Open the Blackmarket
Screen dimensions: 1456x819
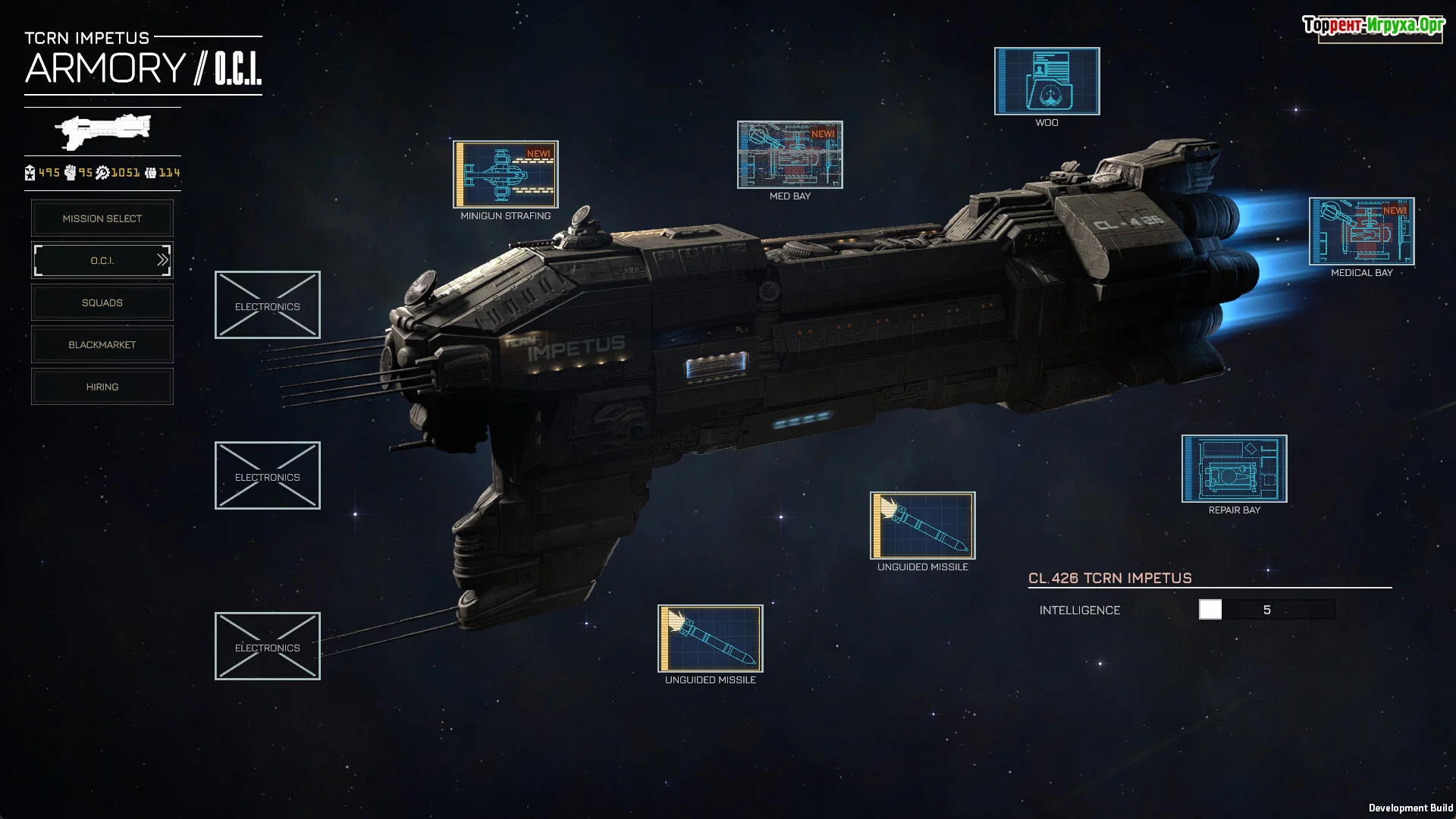[x=102, y=344]
